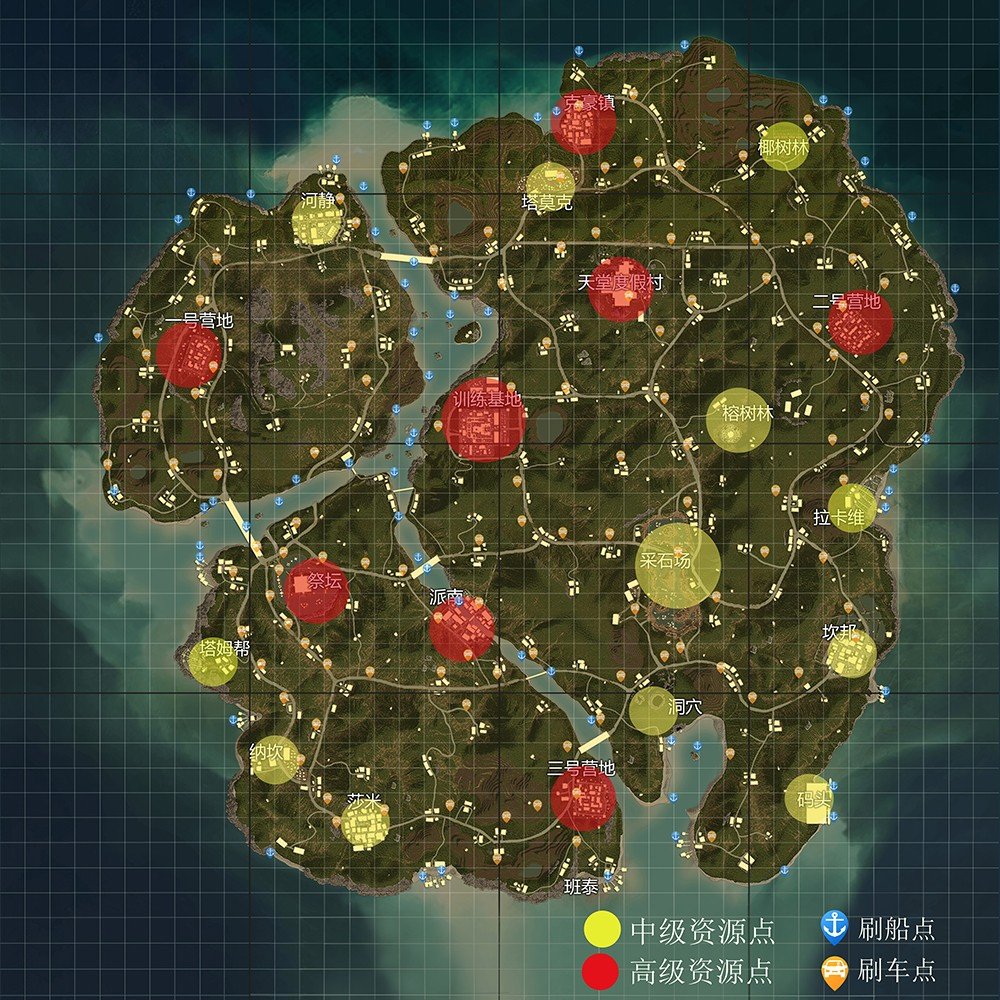
Task: Select the 椰树林 yellow marker
Action: (784, 146)
